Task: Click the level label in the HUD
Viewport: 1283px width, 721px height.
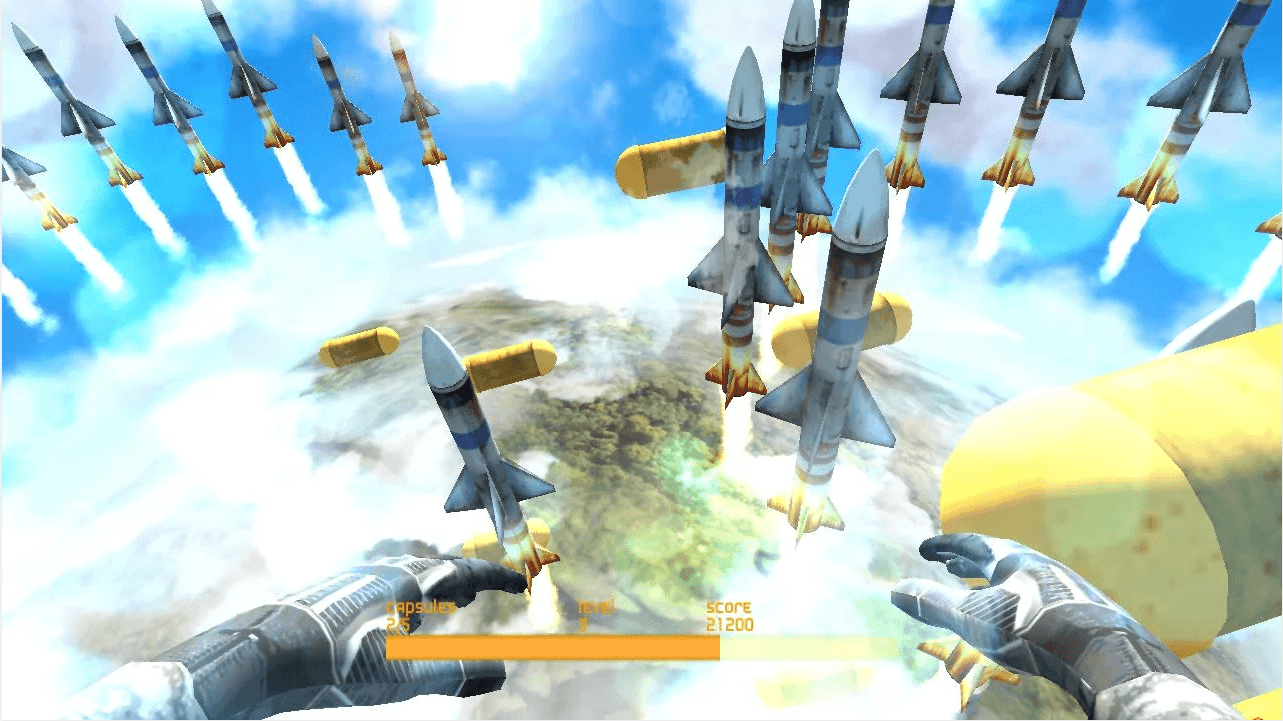Action: click(x=596, y=608)
